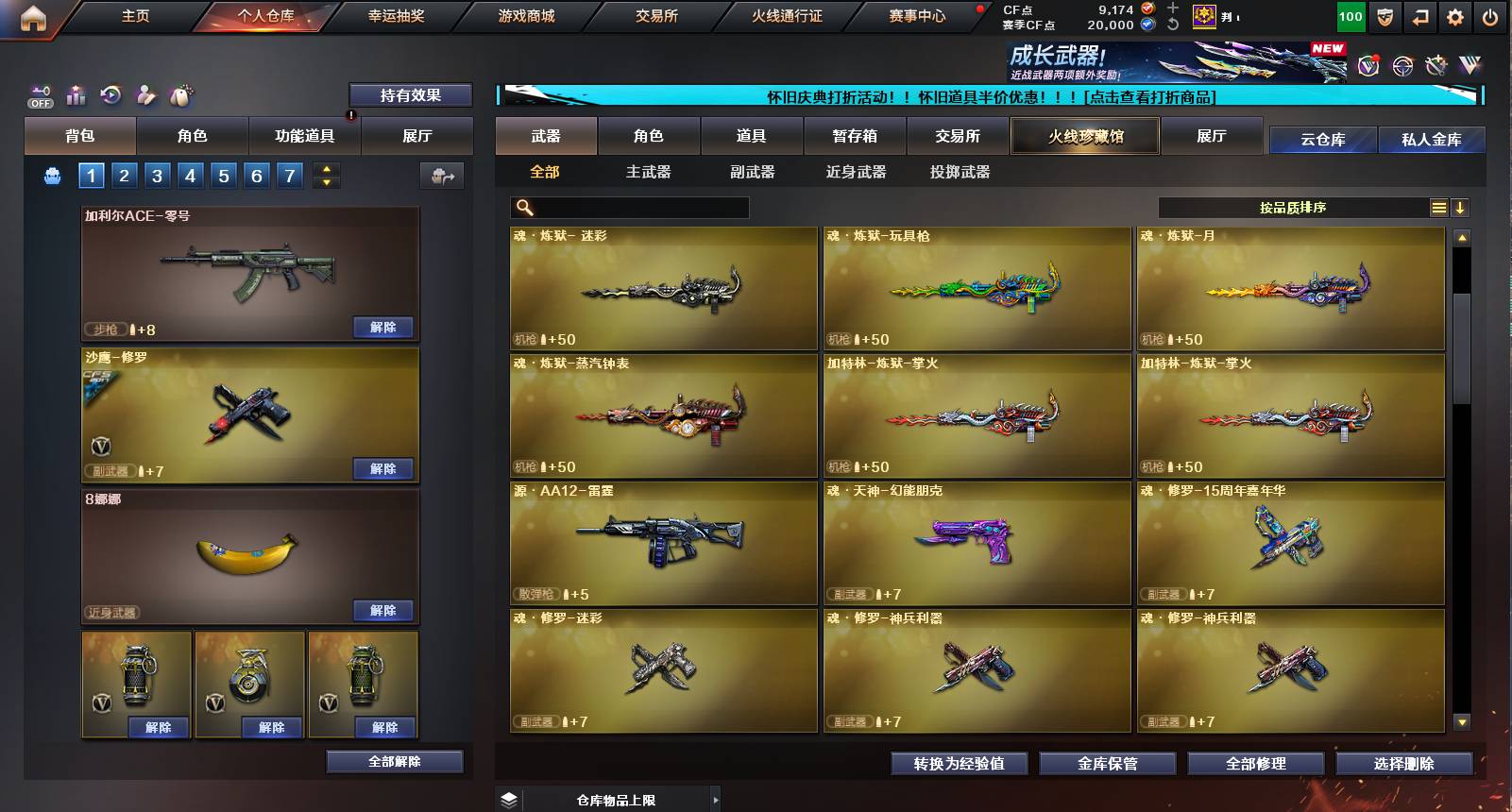
Task: Click the 私人金库 toggle button
Action: [1432, 139]
